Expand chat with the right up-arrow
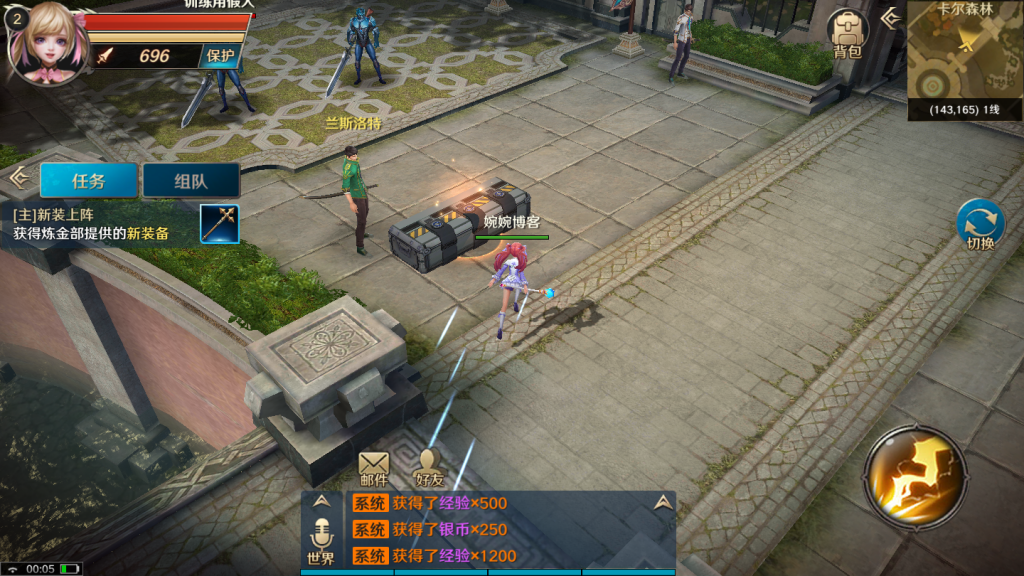This screenshot has height=576, width=1024. pos(662,502)
